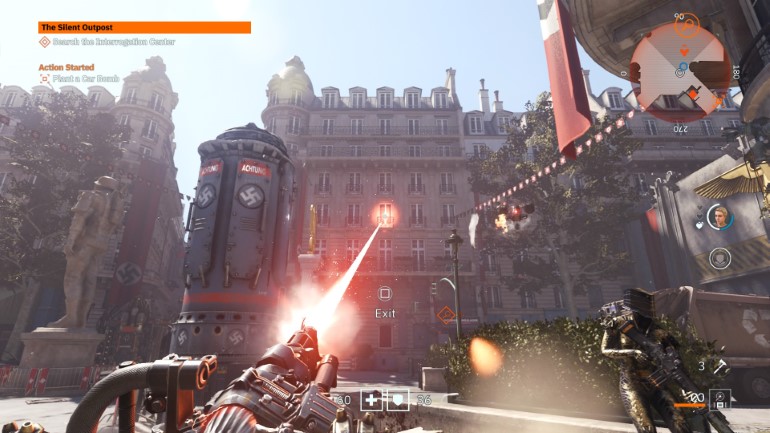Click the equipped weapon icon
The height and width of the screenshot is (433, 770).
click(719, 399)
